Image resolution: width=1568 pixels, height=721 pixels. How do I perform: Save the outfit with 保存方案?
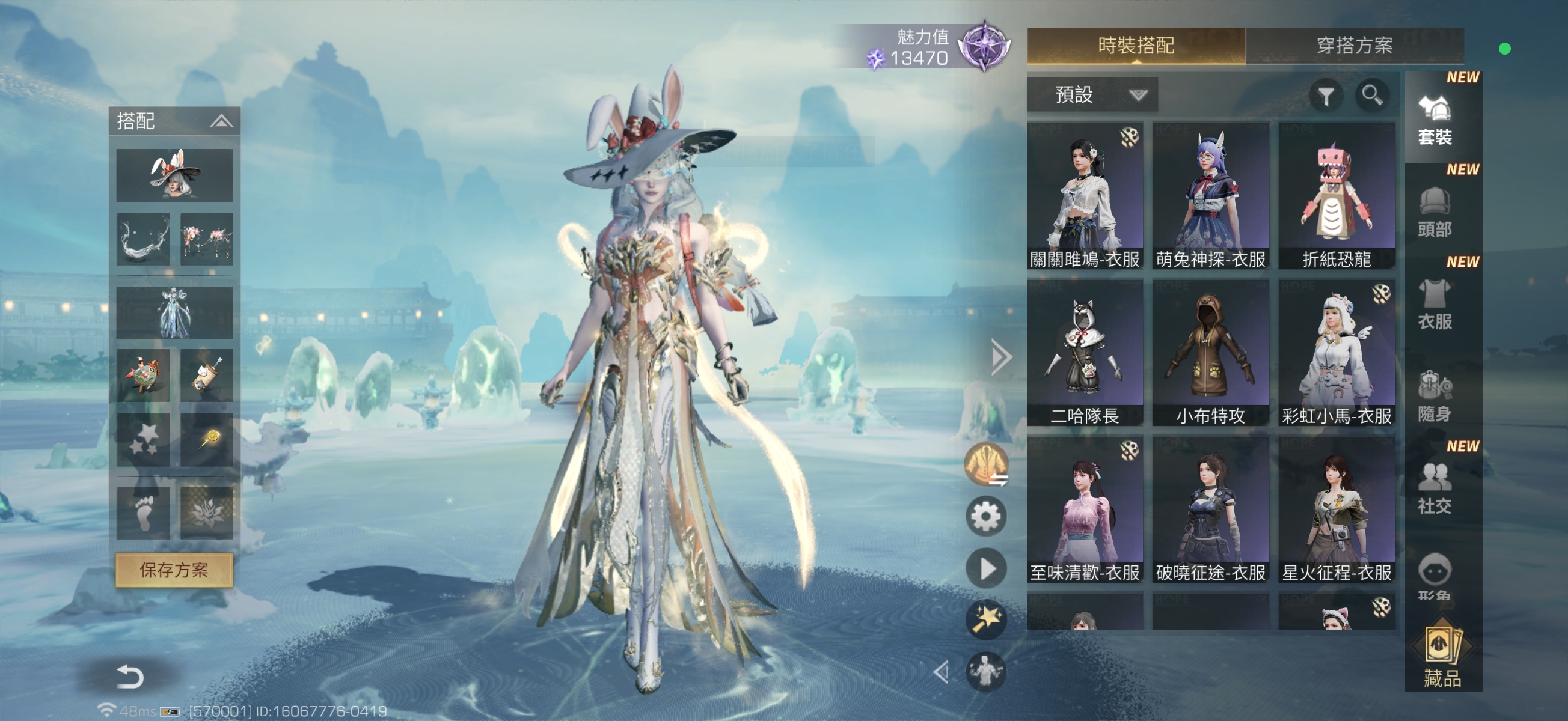174,570
